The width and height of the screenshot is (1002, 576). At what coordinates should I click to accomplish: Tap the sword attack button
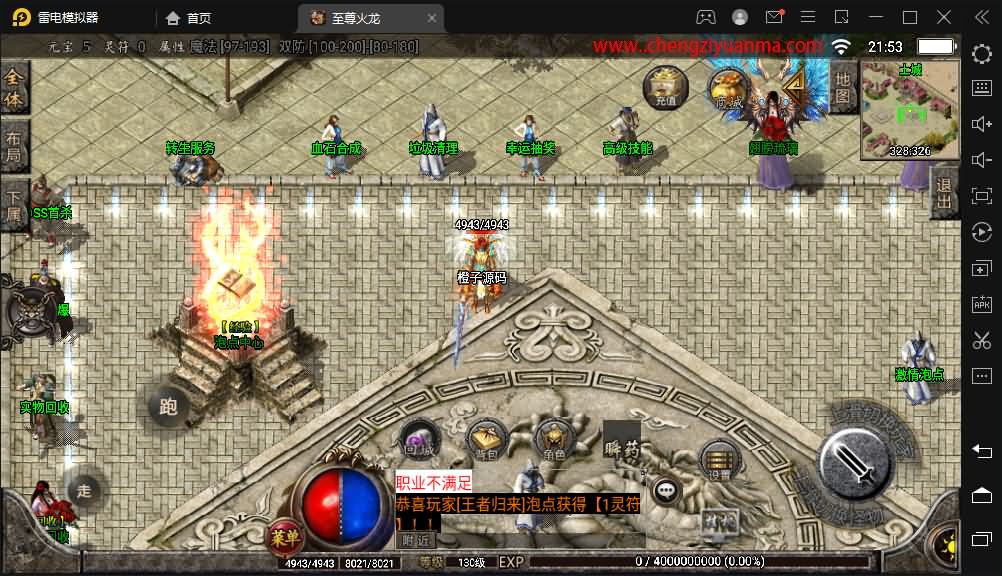pos(856,465)
